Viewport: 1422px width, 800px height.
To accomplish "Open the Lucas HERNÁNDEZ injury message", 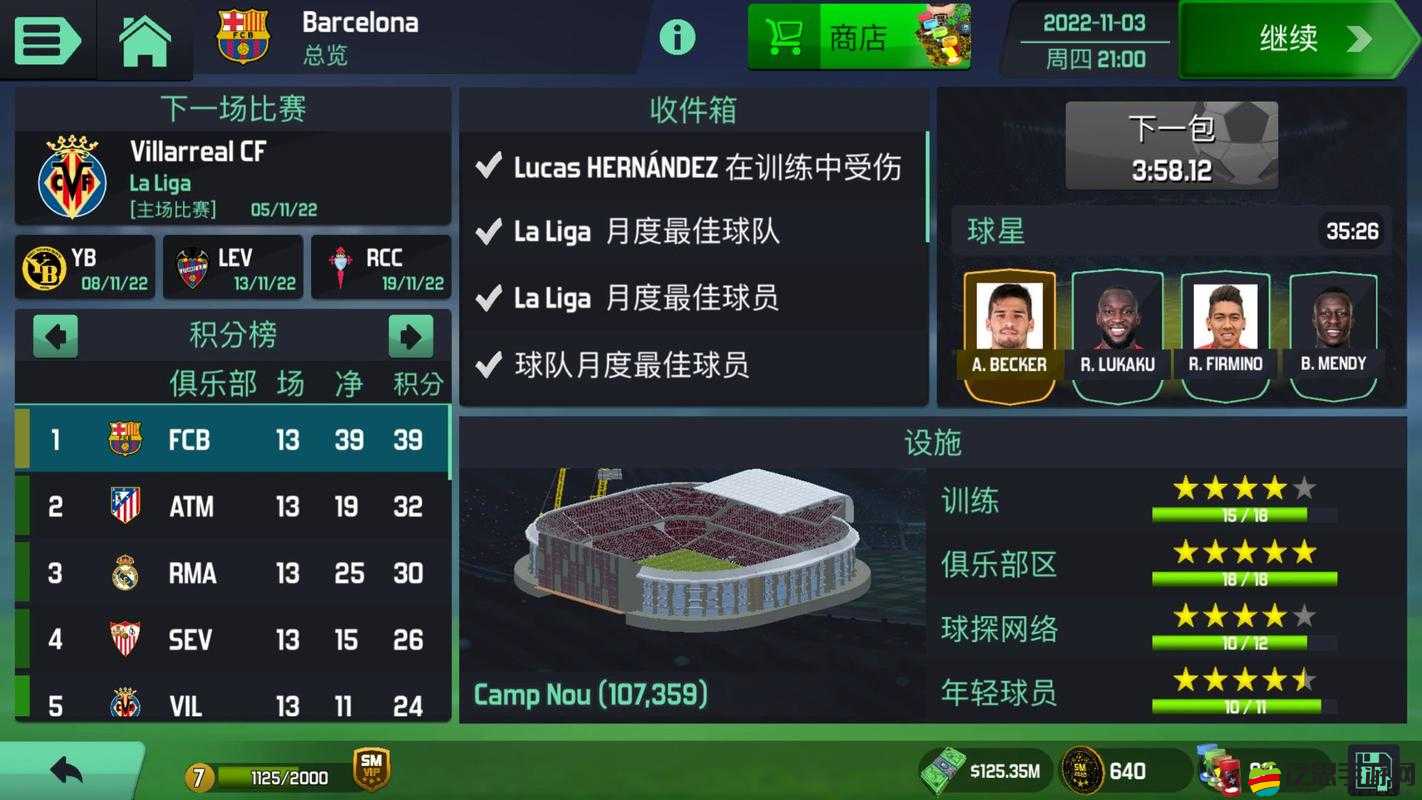I will tap(692, 167).
